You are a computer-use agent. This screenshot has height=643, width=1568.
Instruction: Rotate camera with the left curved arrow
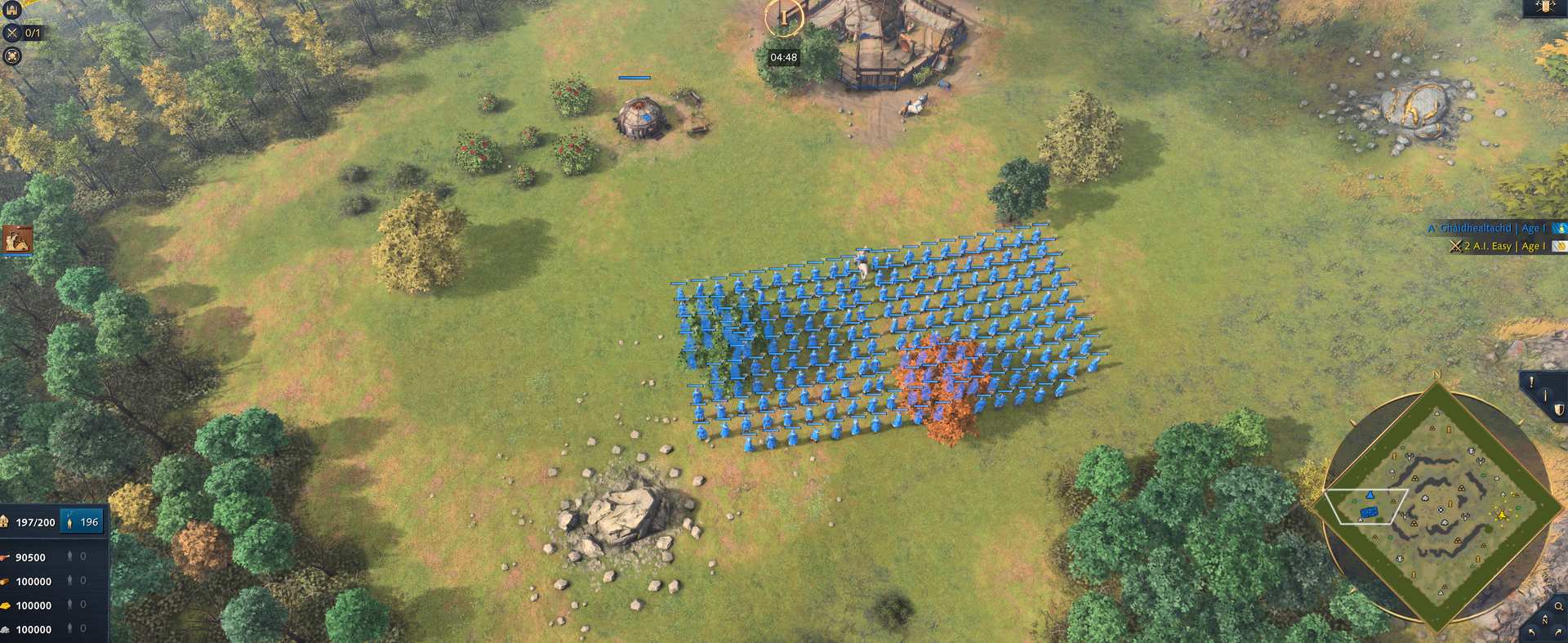point(1531,633)
